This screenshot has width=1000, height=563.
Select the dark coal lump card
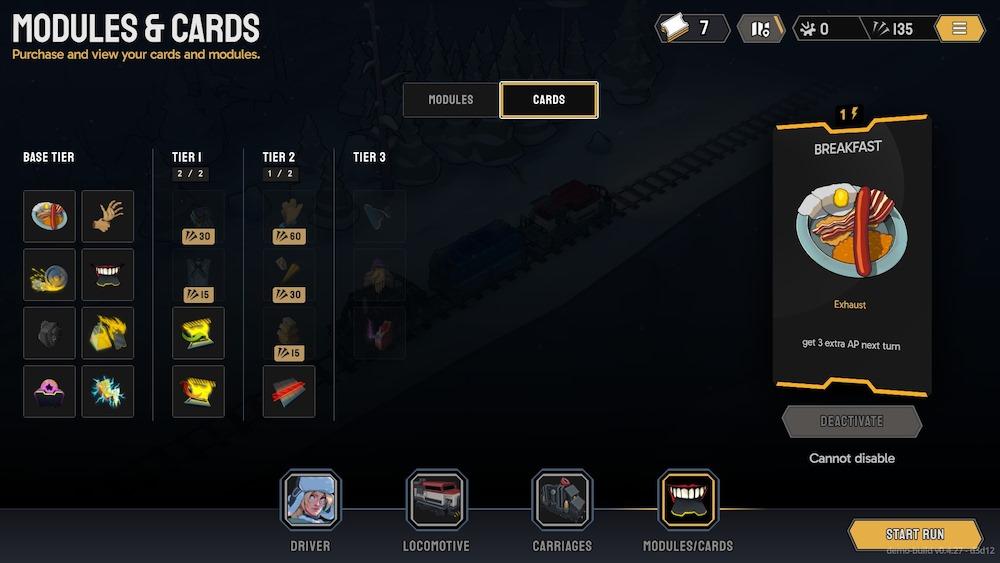click(x=49, y=333)
